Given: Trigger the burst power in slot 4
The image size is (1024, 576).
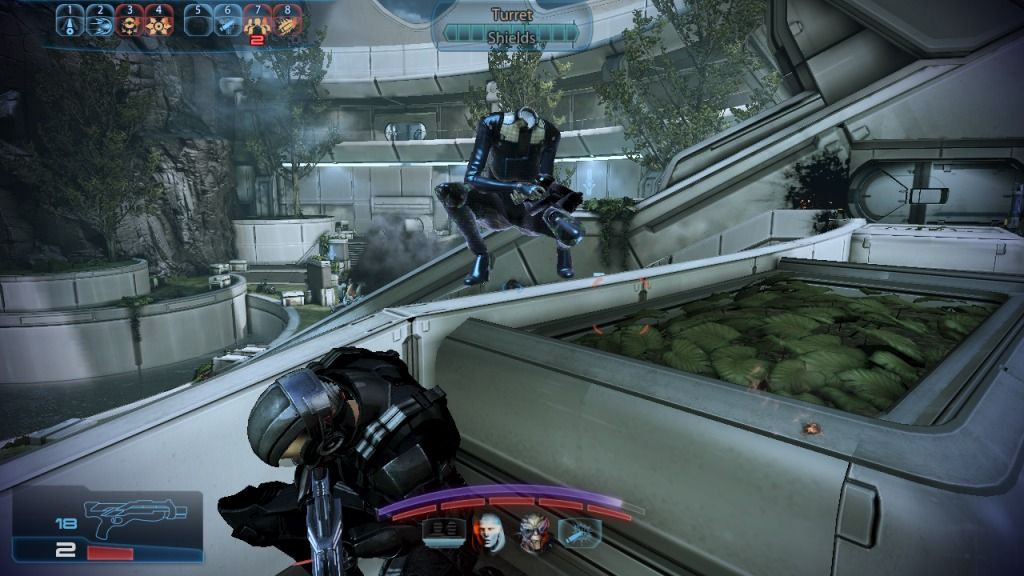Looking at the screenshot, I should [x=159, y=21].
